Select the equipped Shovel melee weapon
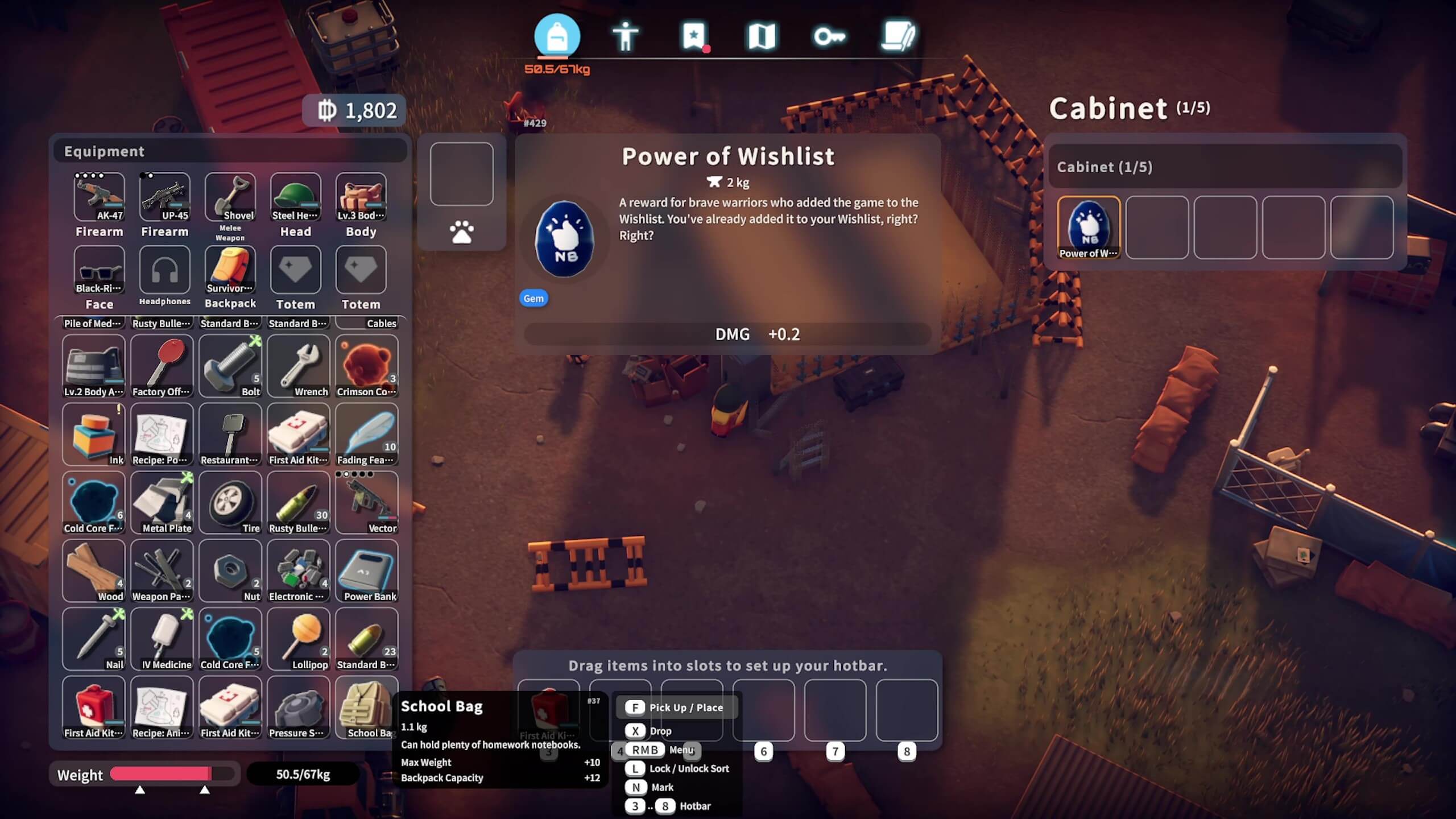The width and height of the screenshot is (1456, 819). [x=230, y=197]
